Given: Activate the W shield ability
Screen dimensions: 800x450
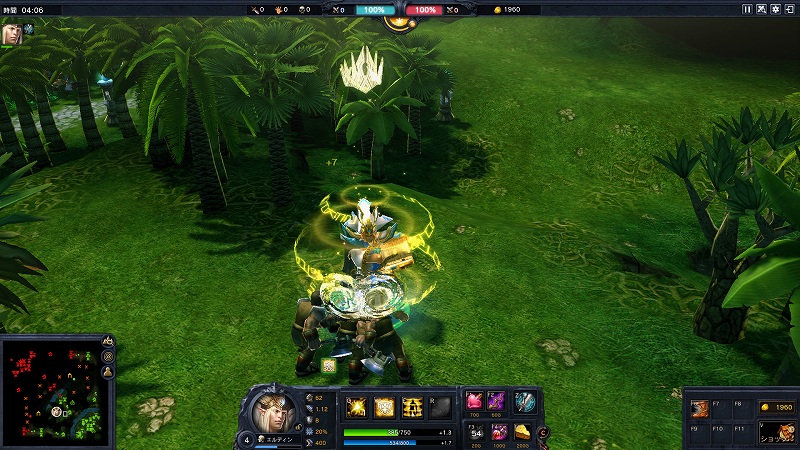Looking at the screenshot, I should [x=384, y=406].
